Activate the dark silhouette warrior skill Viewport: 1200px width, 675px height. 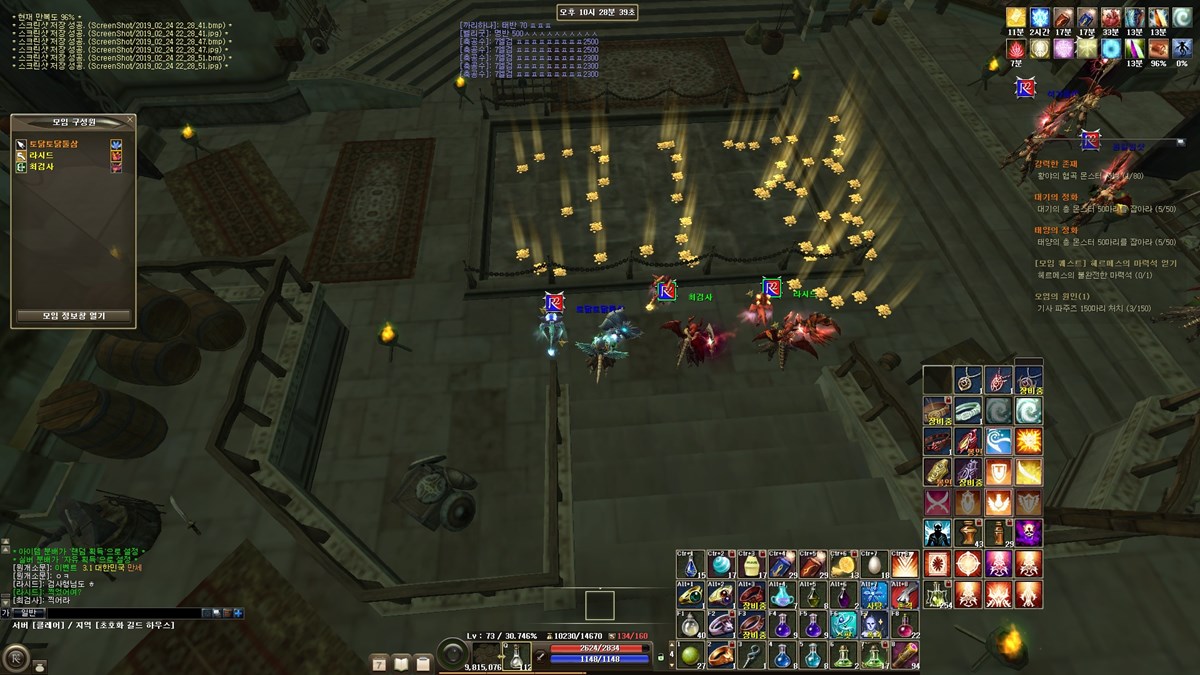[x=937, y=532]
